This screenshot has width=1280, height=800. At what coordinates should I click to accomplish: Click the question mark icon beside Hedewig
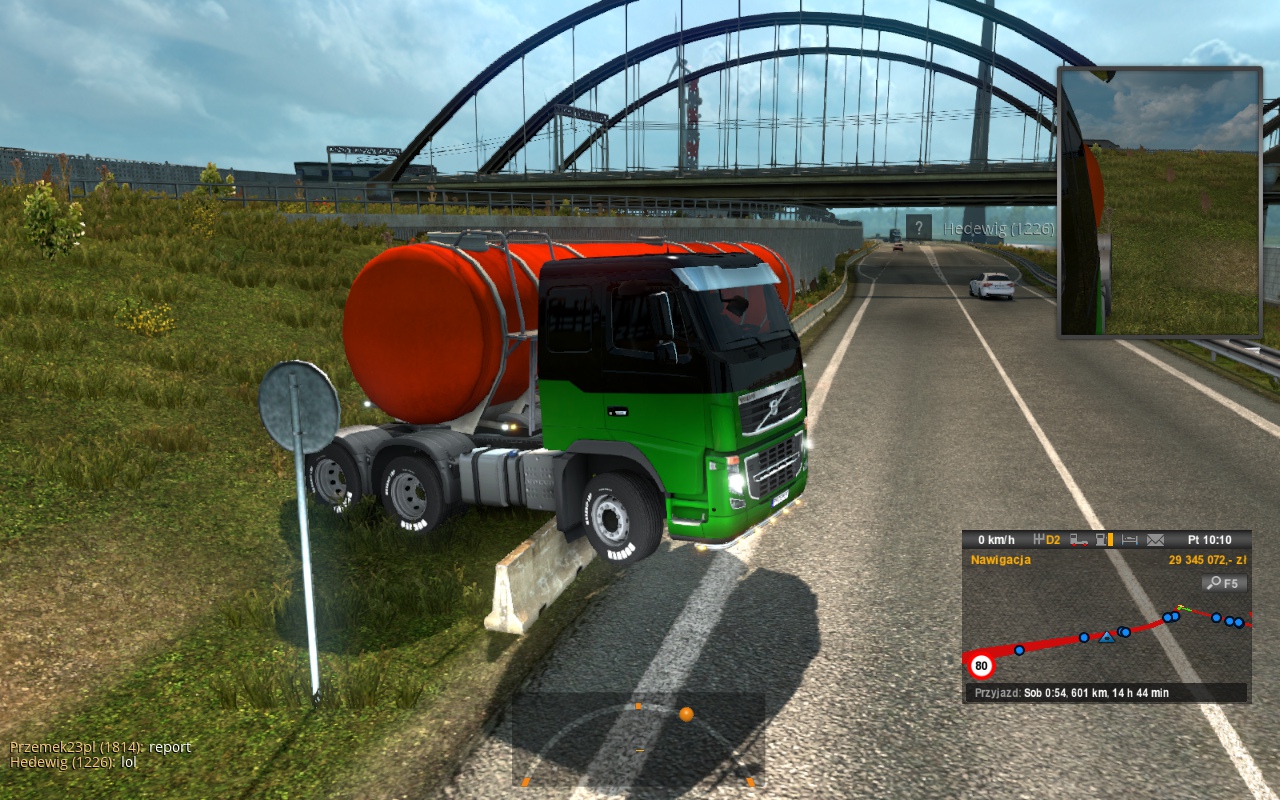[919, 227]
